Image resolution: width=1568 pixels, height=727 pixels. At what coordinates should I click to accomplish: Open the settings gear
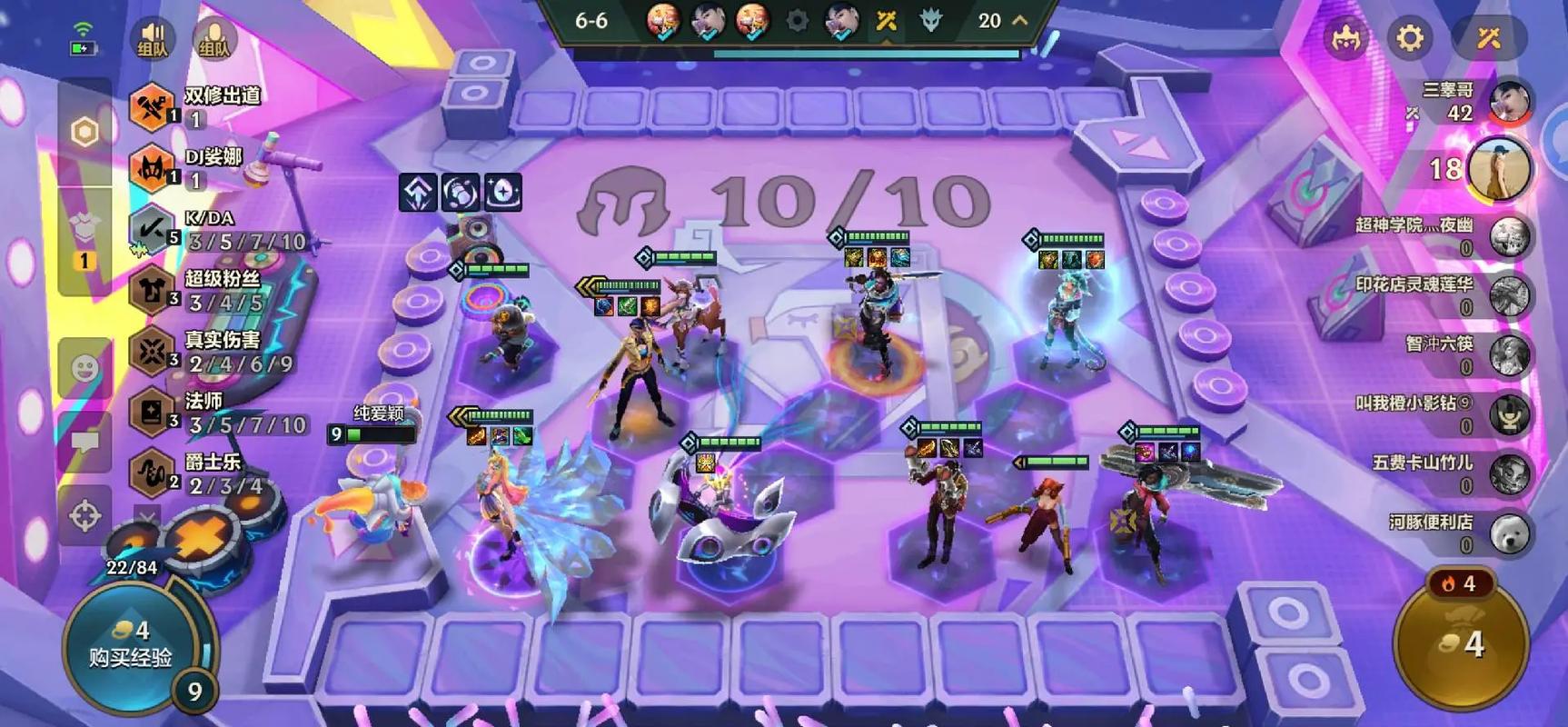pos(1409,38)
